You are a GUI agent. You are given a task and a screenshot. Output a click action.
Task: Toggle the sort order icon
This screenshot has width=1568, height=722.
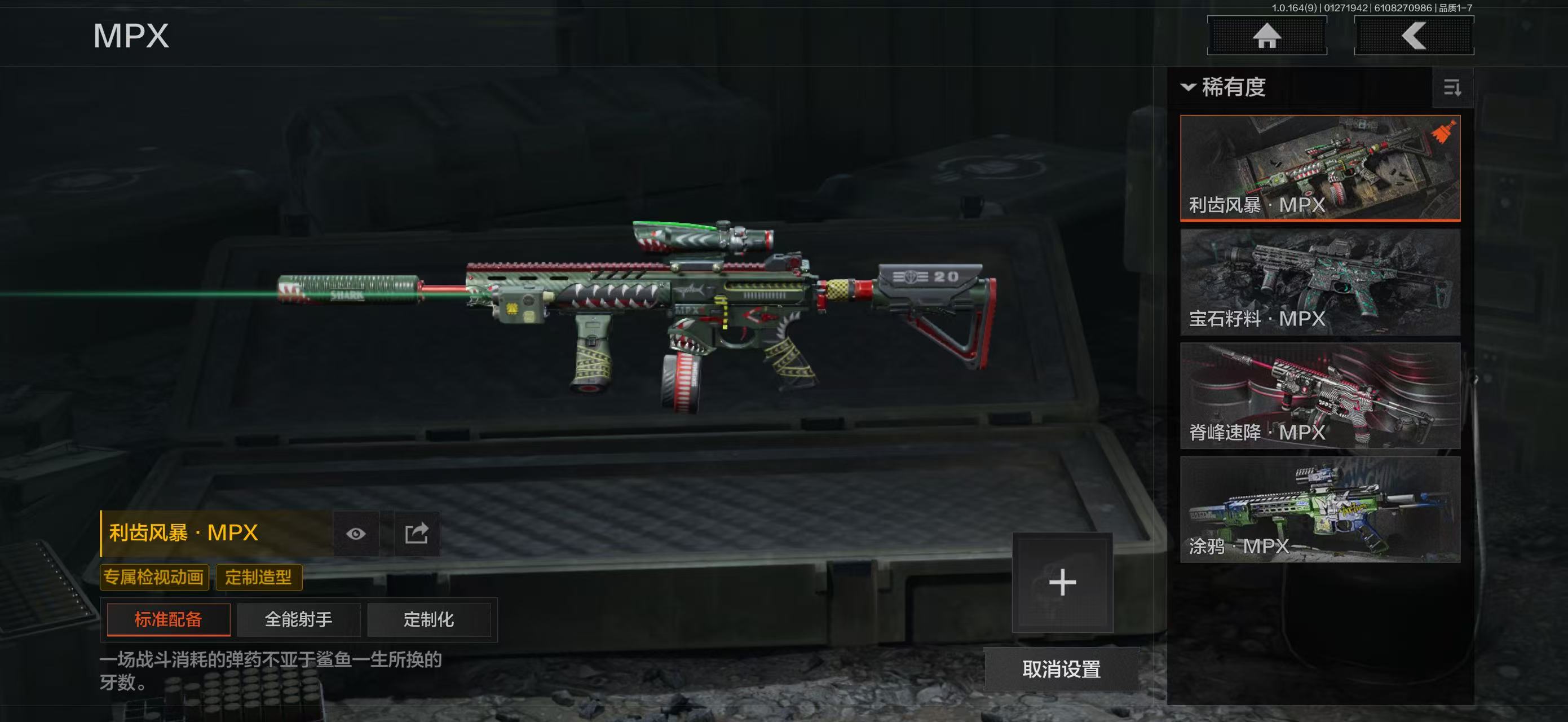point(1452,88)
